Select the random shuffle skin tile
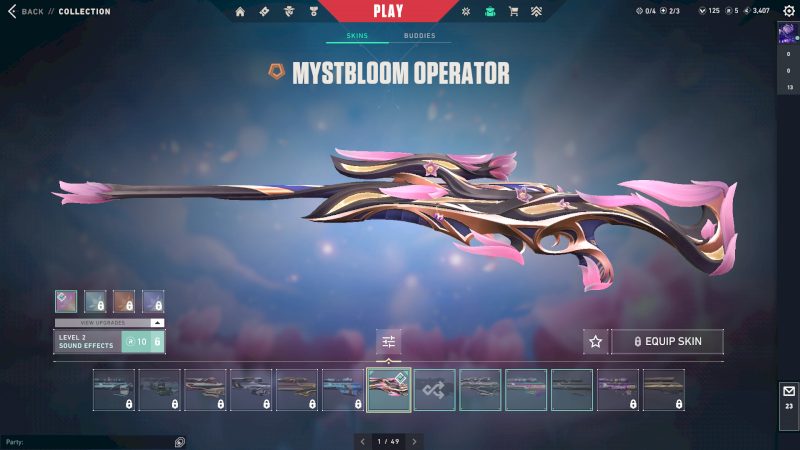This screenshot has width=800, height=450. tap(435, 390)
